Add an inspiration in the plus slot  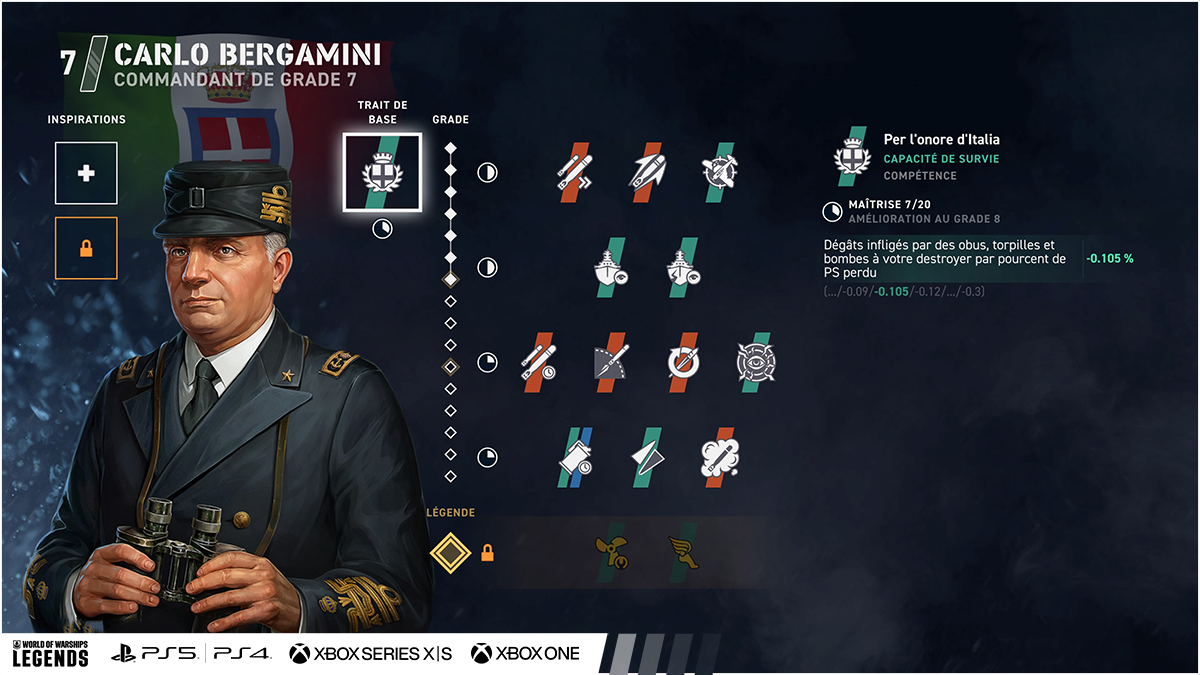click(86, 173)
